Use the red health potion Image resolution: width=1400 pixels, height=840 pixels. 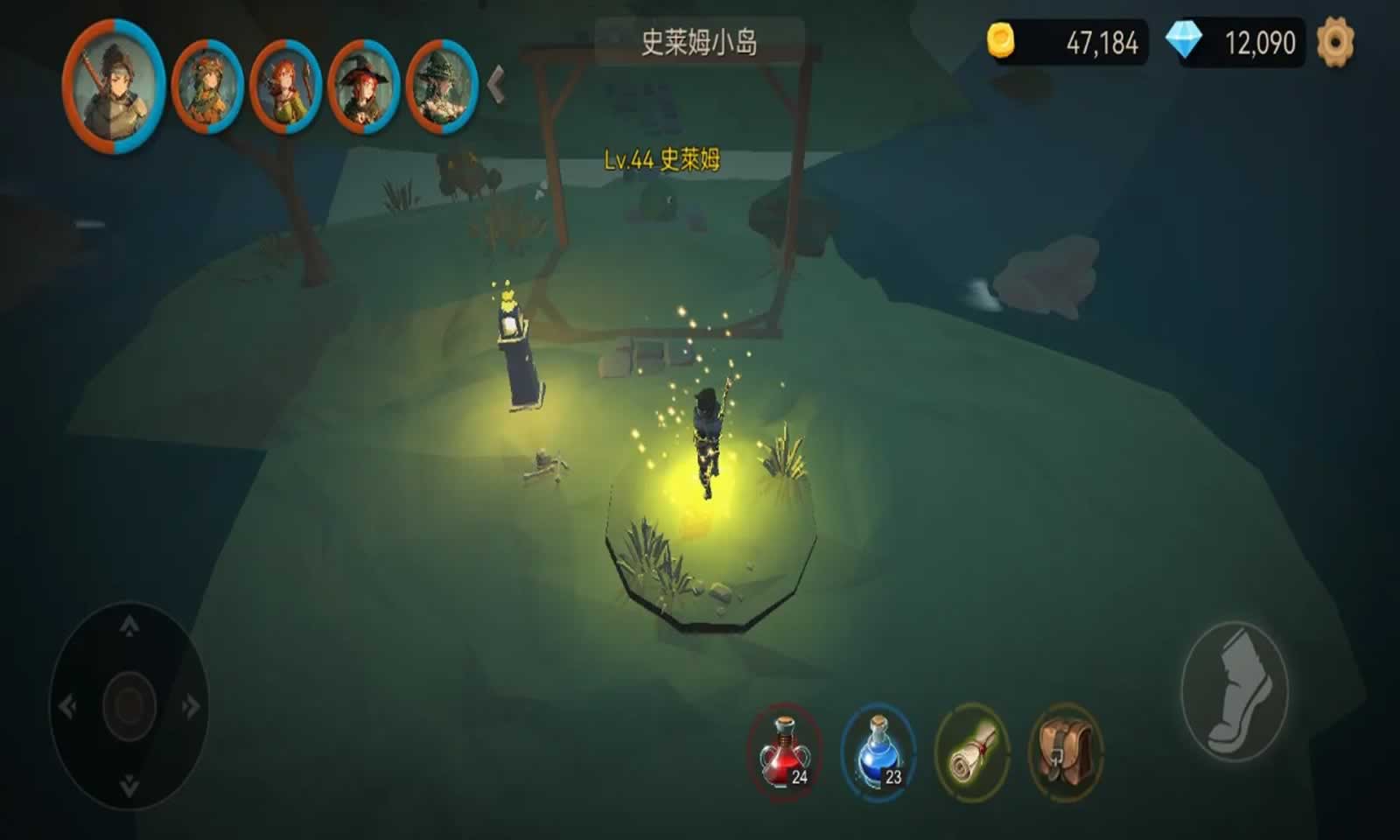pyautogui.click(x=785, y=753)
